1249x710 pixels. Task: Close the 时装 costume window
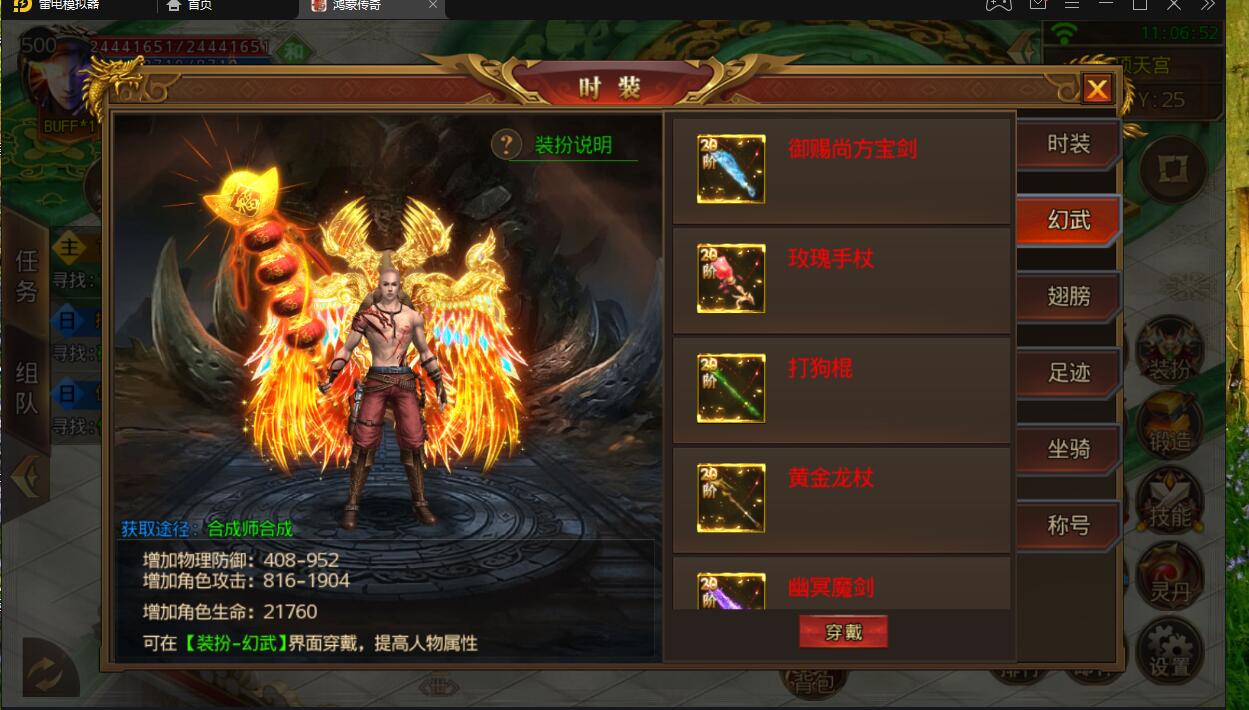pos(1097,90)
